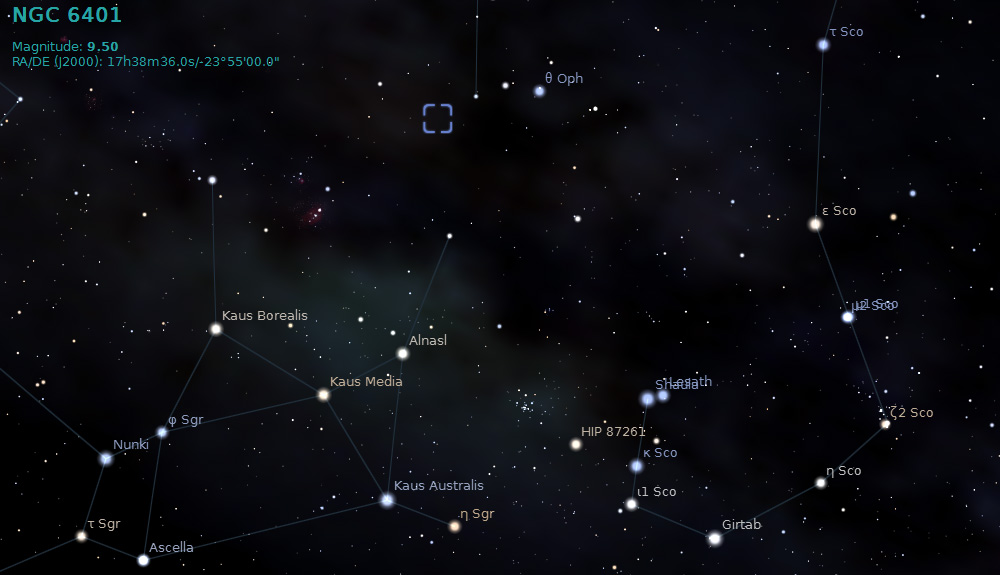Select the star Kaus Borealis
The height and width of the screenshot is (575, 1000).
(x=215, y=329)
